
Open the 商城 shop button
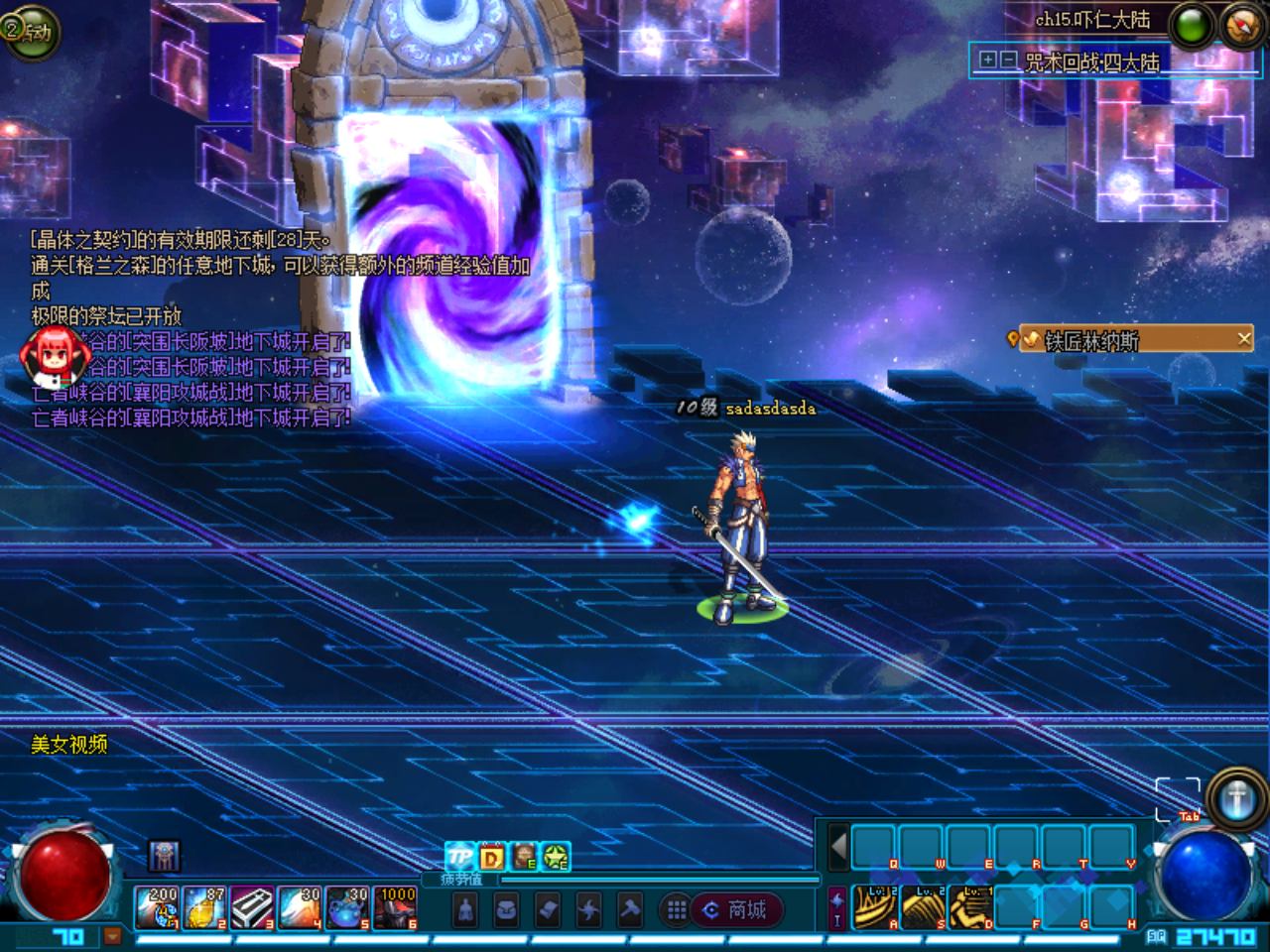[x=735, y=909]
